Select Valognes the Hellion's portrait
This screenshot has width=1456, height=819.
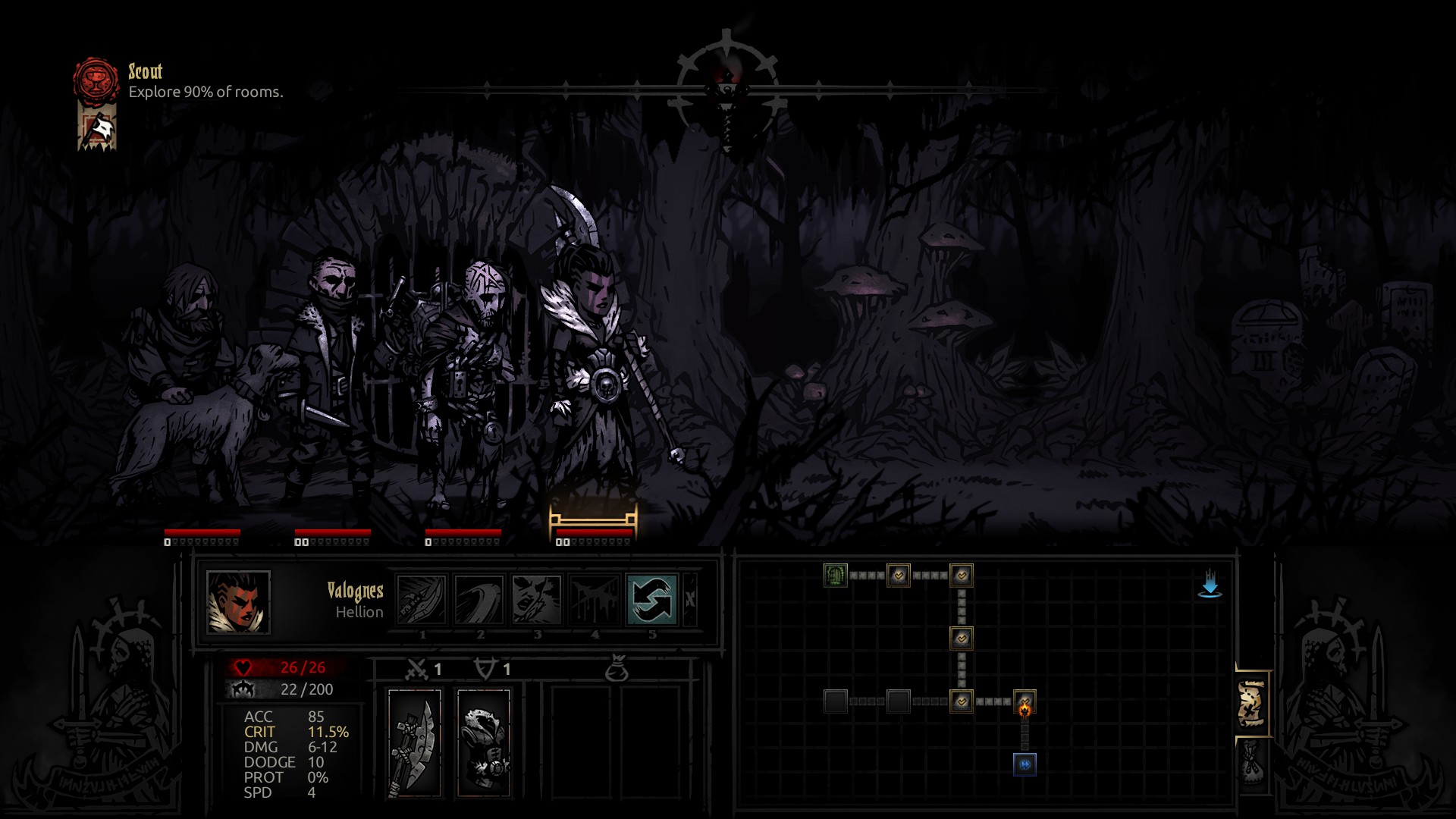point(238,602)
